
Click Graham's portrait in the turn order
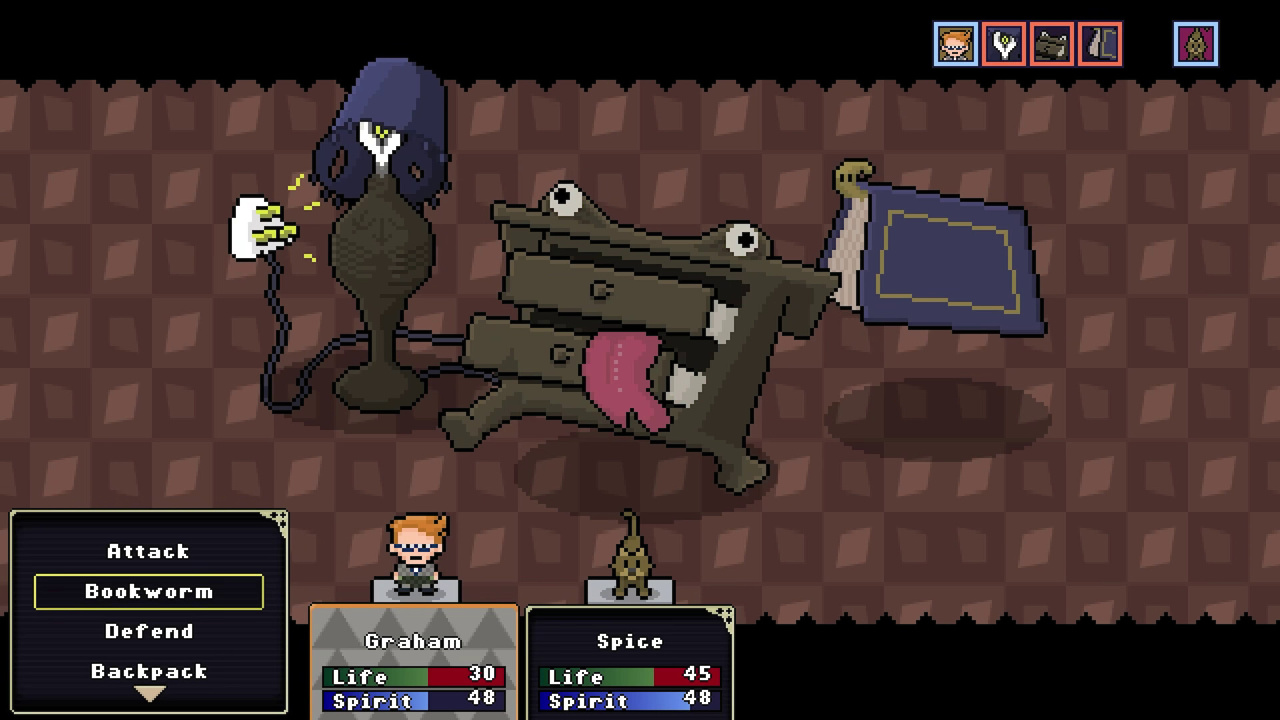(x=956, y=44)
